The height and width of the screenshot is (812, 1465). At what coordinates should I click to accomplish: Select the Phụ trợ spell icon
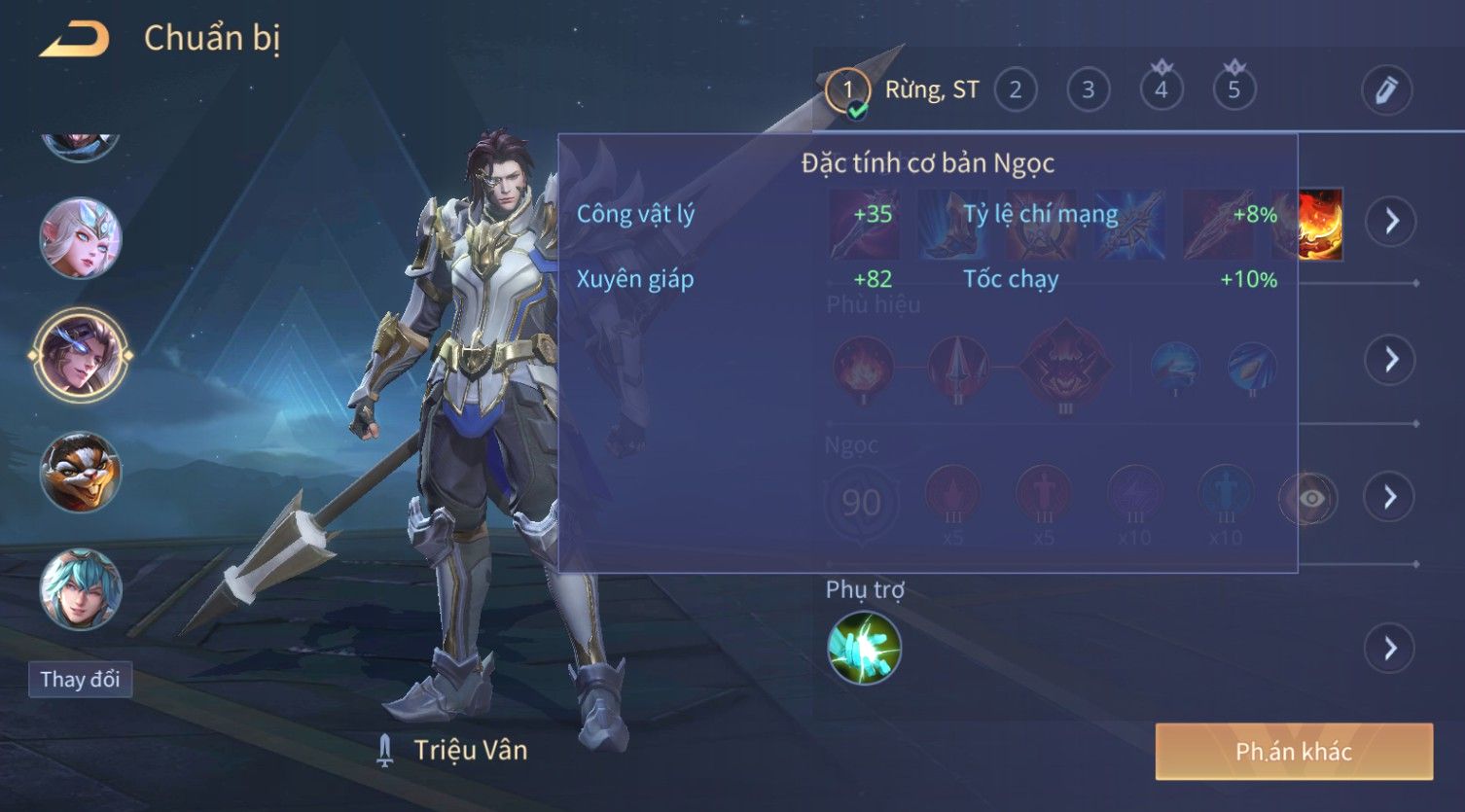click(864, 649)
